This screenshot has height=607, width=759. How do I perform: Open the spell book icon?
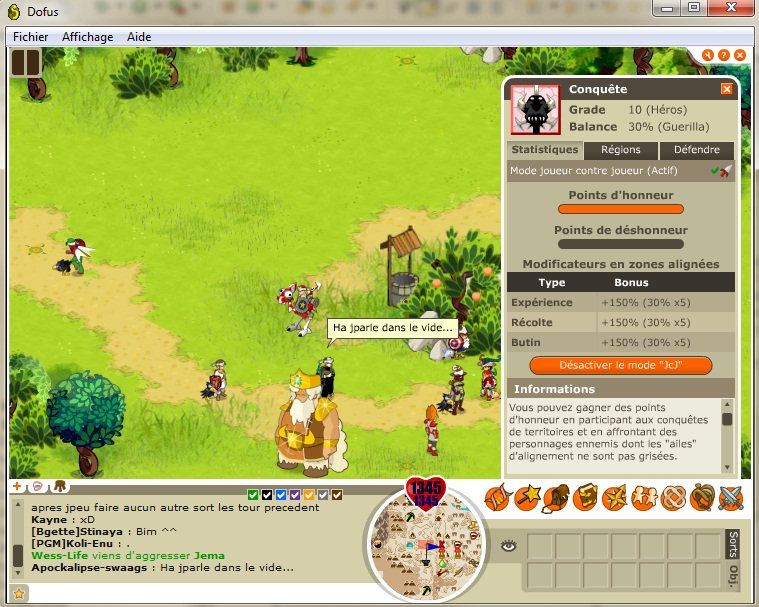click(x=583, y=496)
